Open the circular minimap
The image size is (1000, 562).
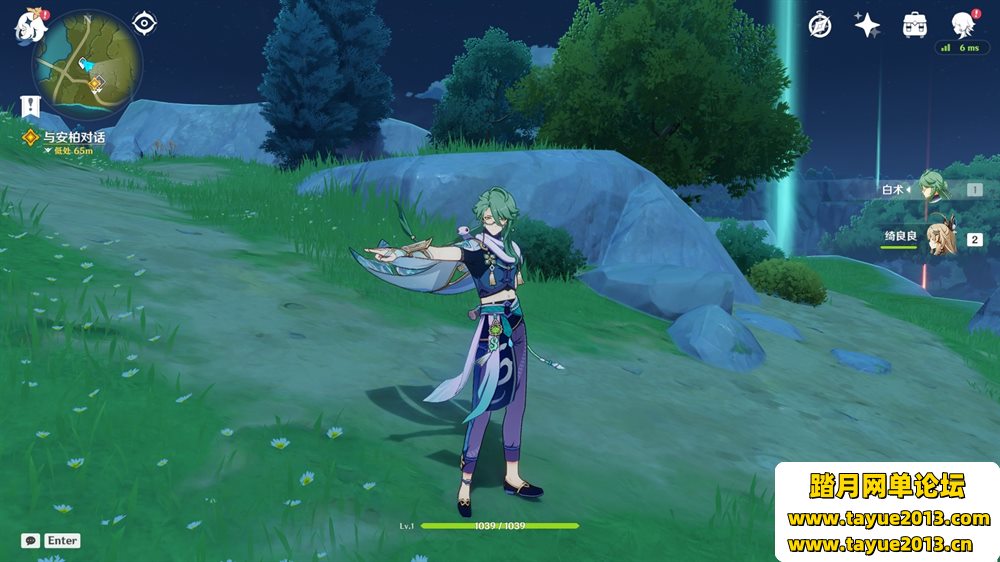87,65
